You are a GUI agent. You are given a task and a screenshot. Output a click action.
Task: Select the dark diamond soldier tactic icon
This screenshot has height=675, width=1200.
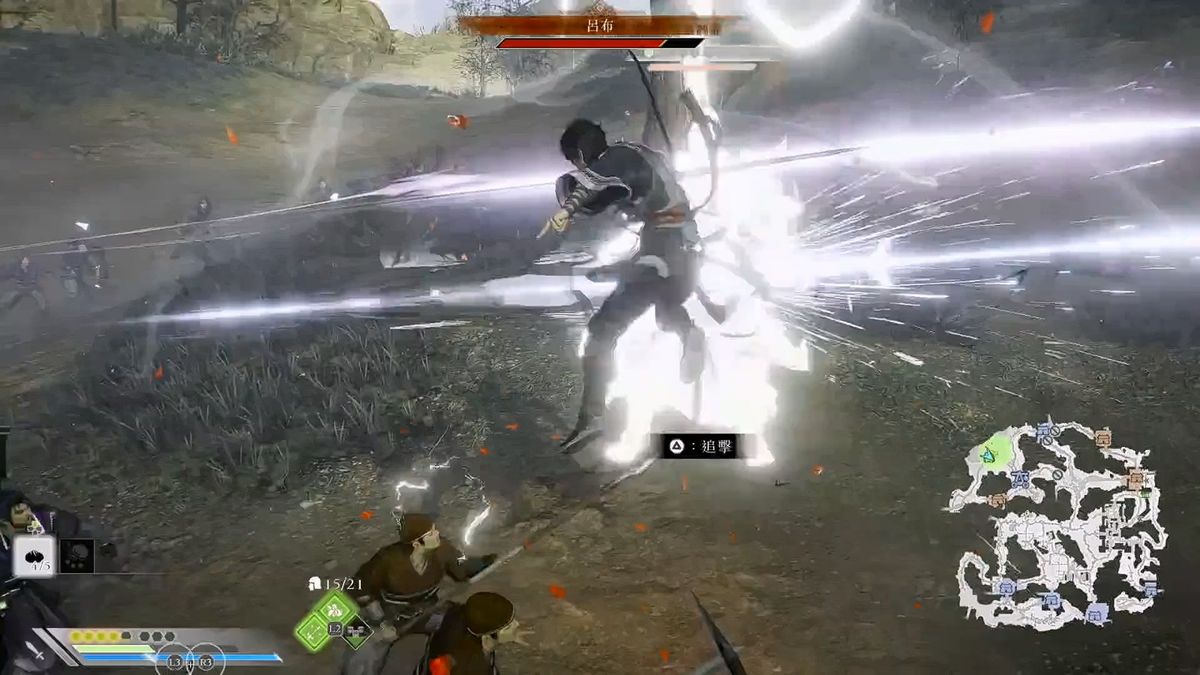[357, 630]
